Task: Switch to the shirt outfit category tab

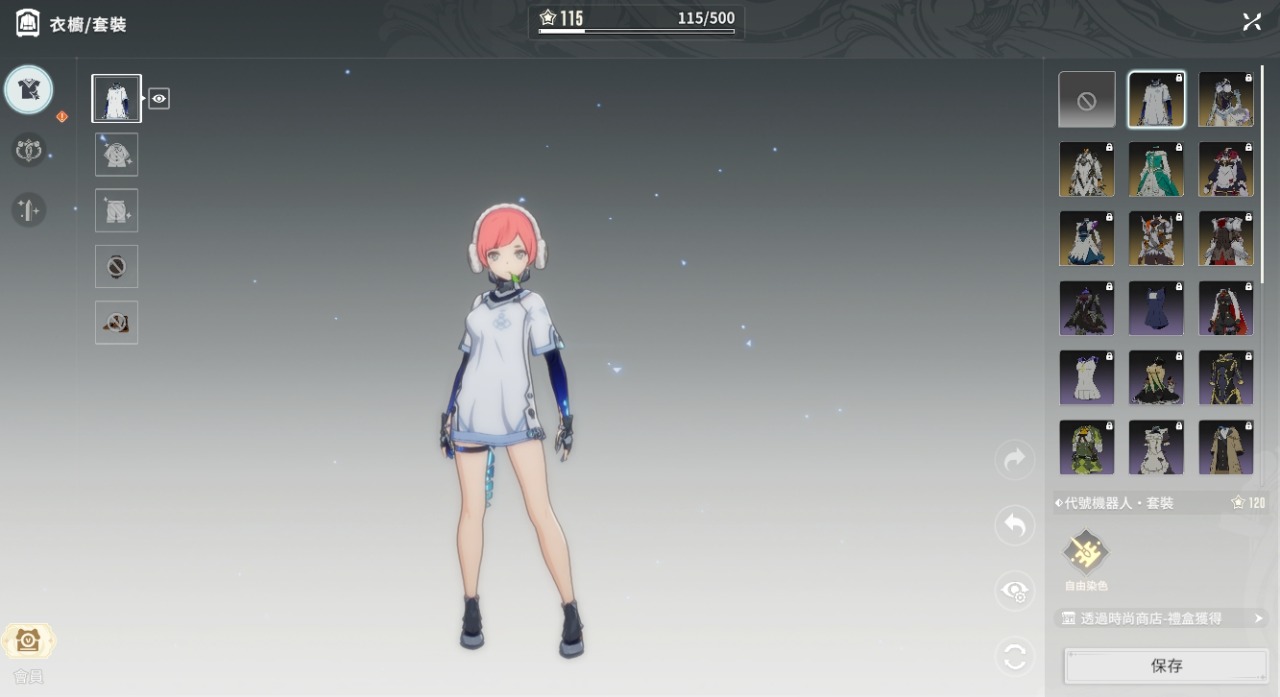Action: click(x=28, y=90)
